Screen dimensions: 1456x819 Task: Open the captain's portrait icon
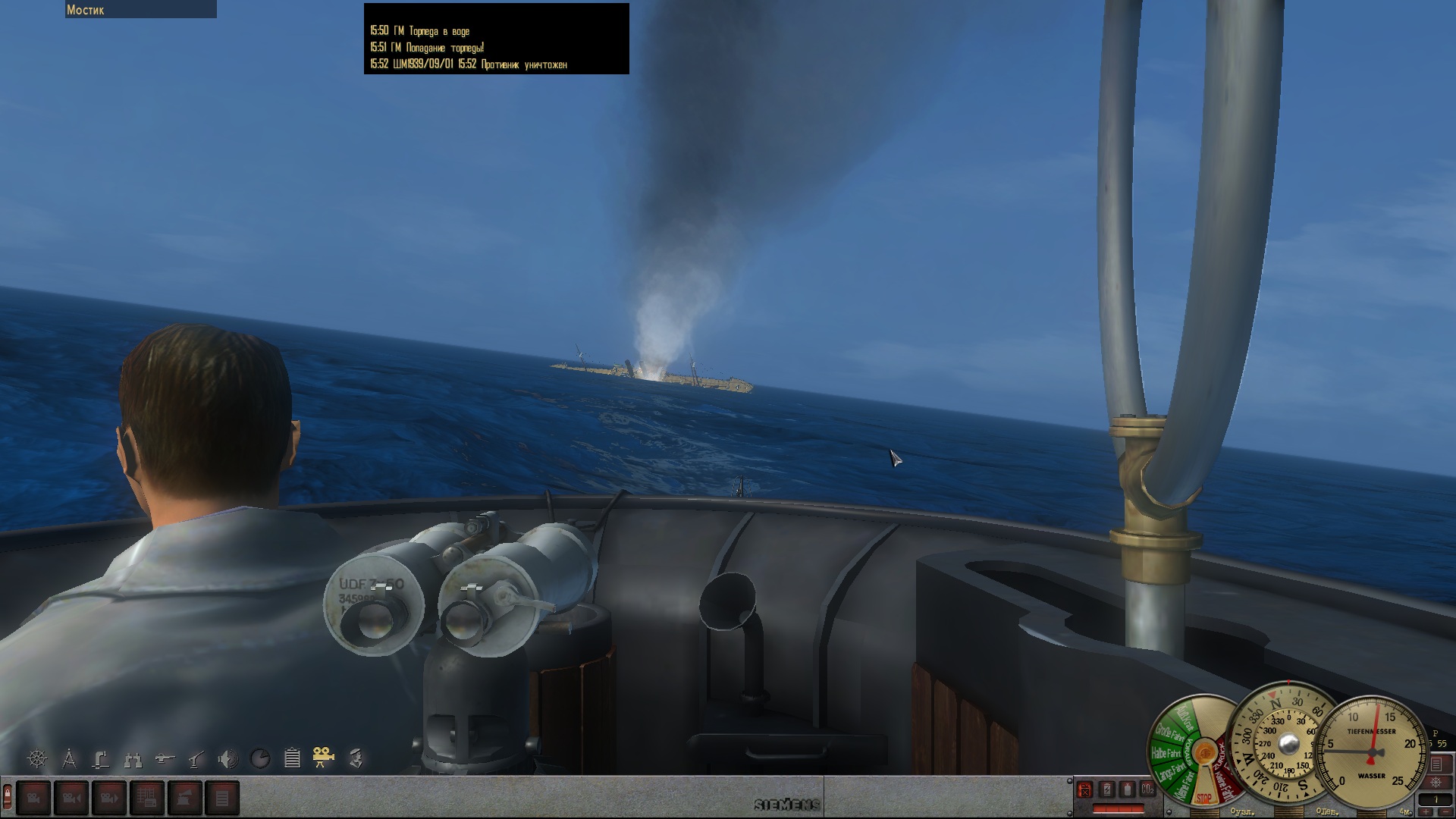tap(356, 758)
